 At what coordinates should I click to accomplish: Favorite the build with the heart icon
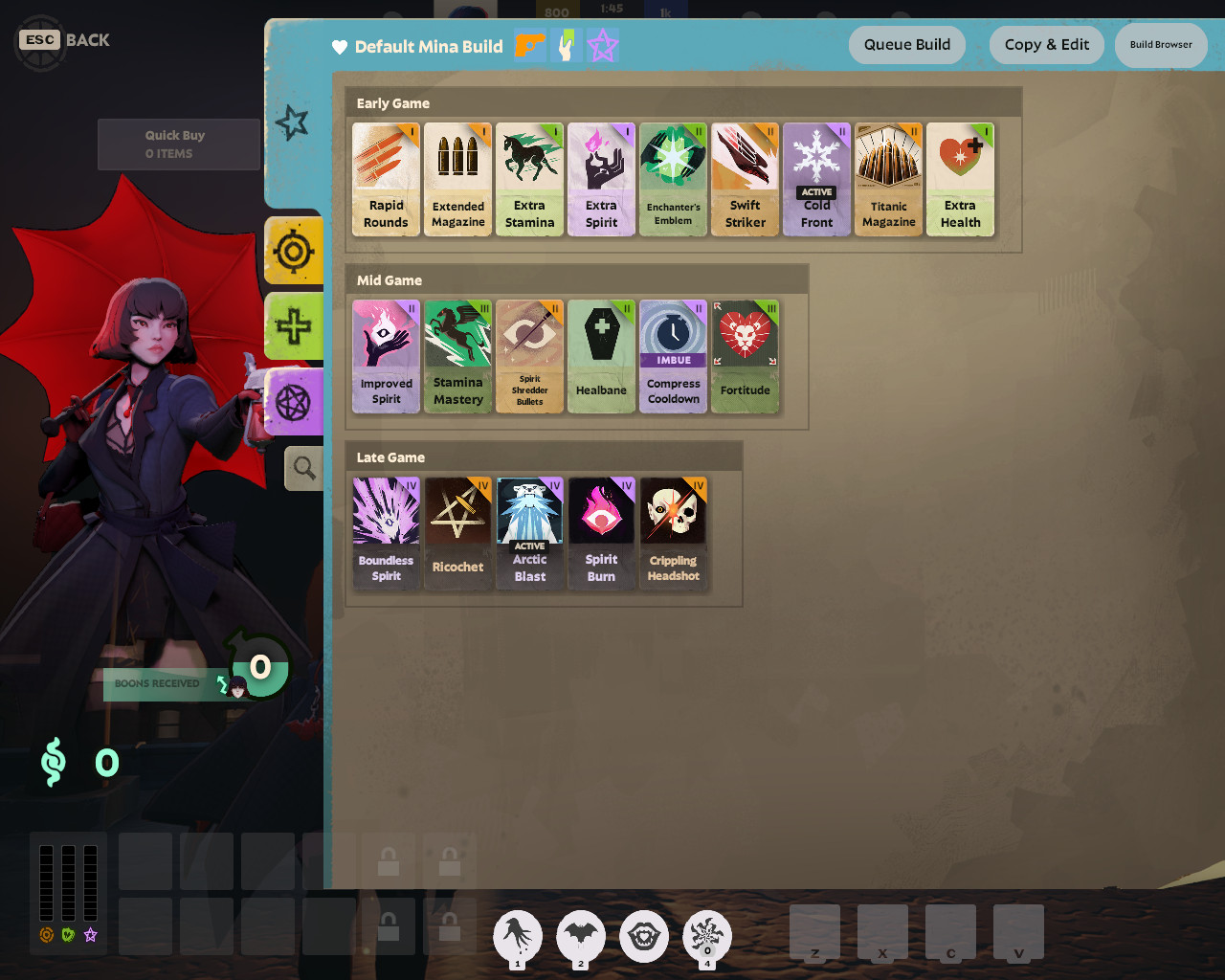pos(341,47)
